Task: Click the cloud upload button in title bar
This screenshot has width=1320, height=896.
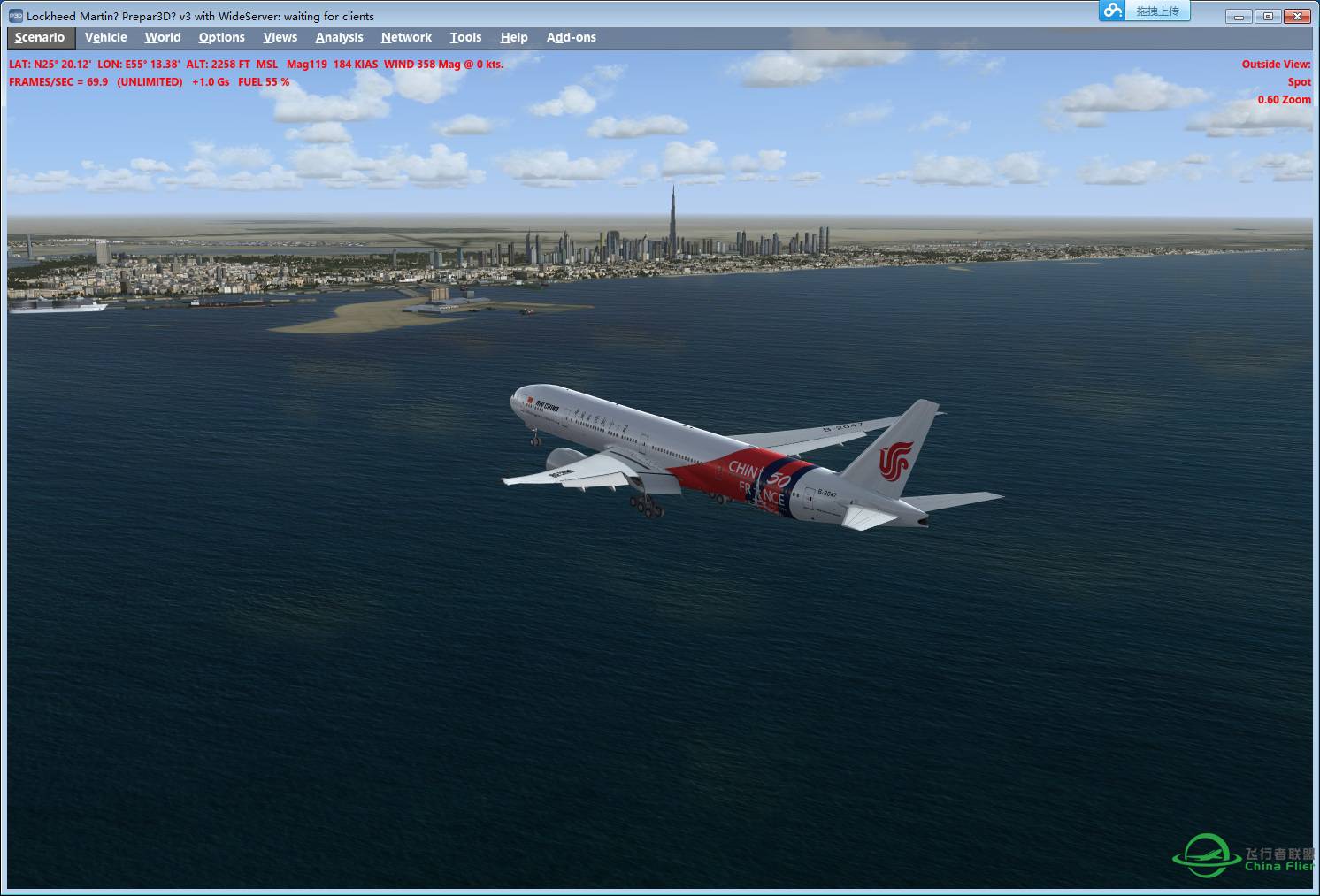Action: [x=1145, y=11]
